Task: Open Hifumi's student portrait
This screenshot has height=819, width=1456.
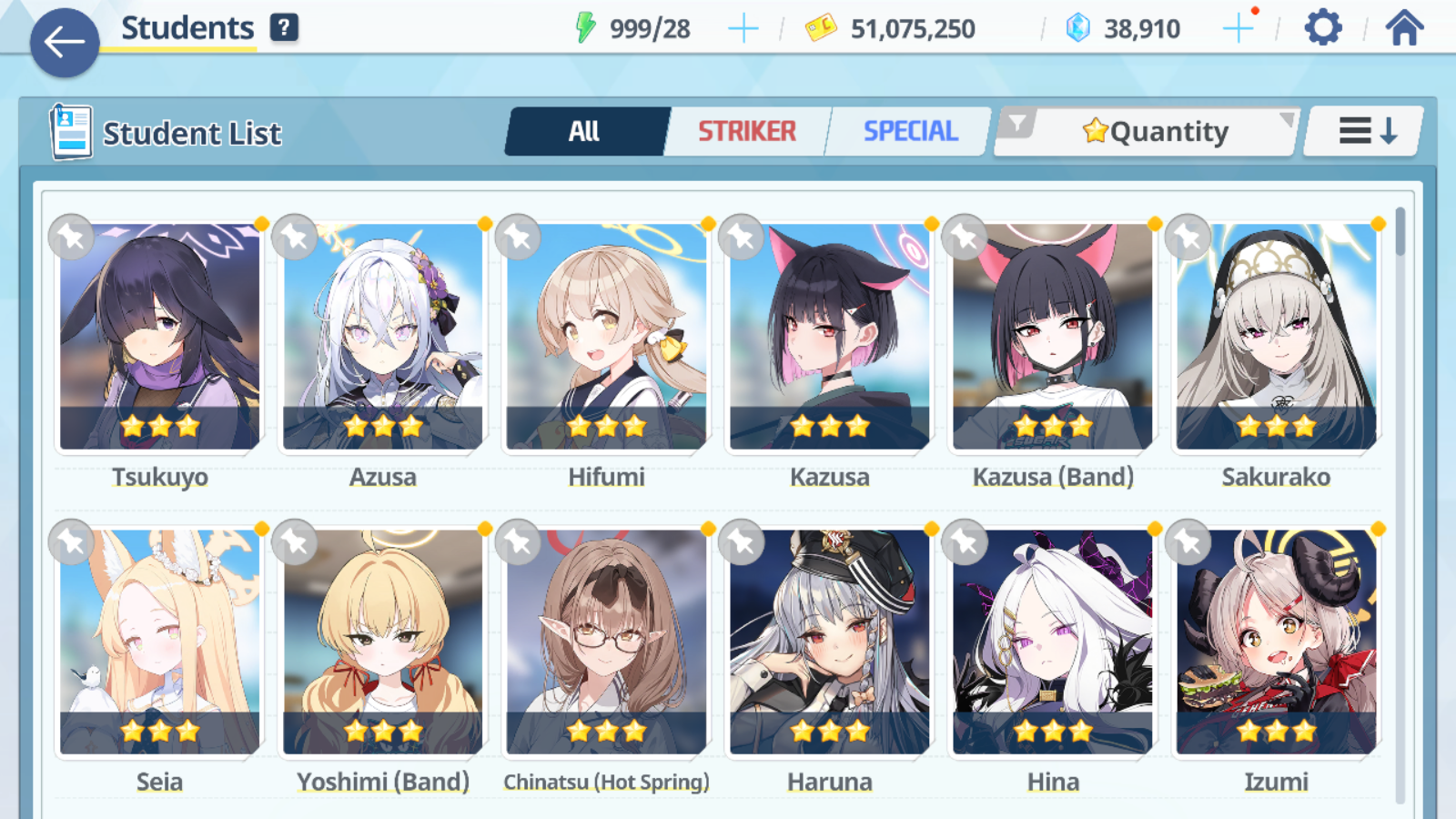Action: 606,337
